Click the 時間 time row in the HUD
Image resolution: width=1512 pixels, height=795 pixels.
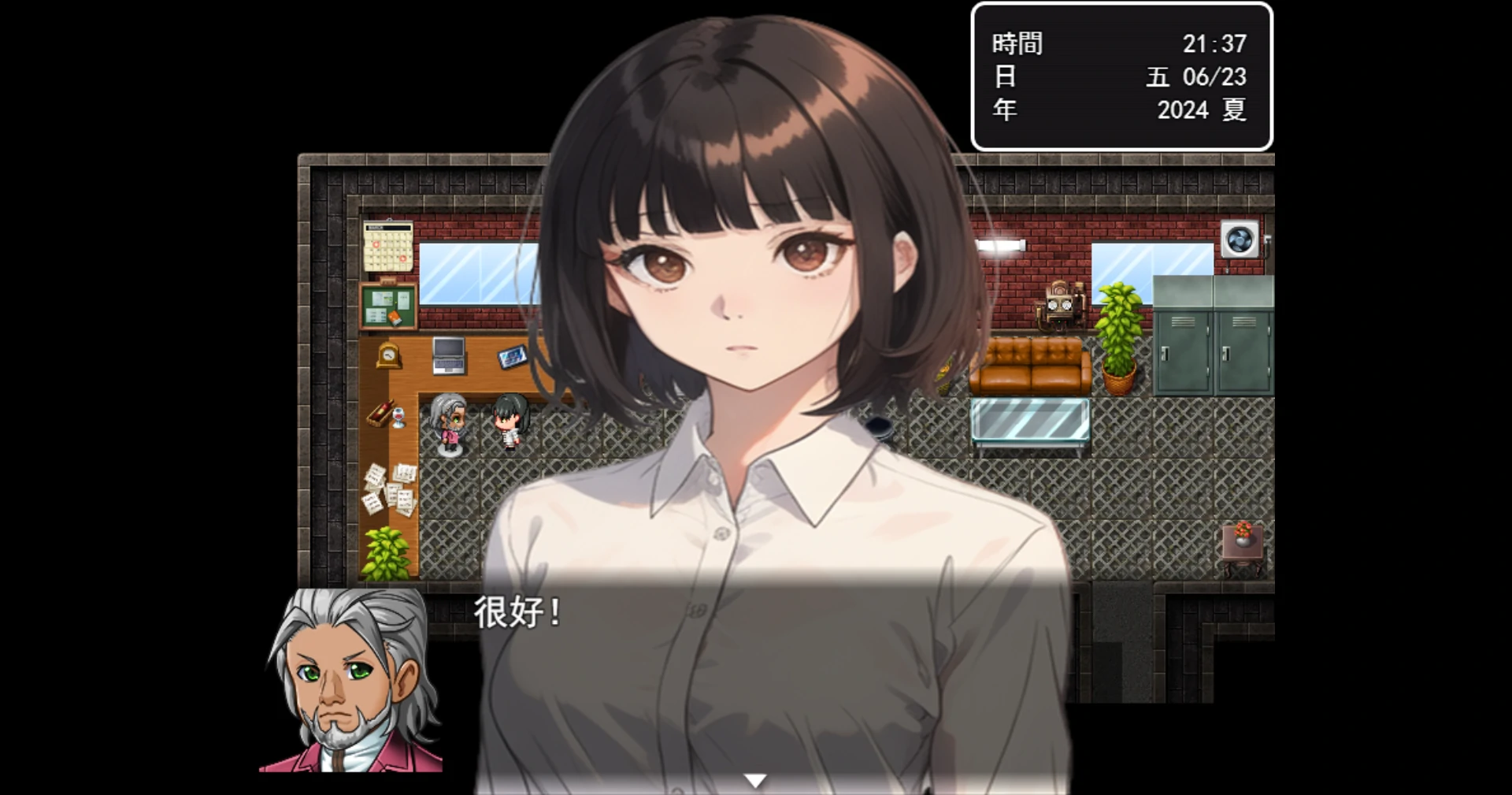point(1016,44)
